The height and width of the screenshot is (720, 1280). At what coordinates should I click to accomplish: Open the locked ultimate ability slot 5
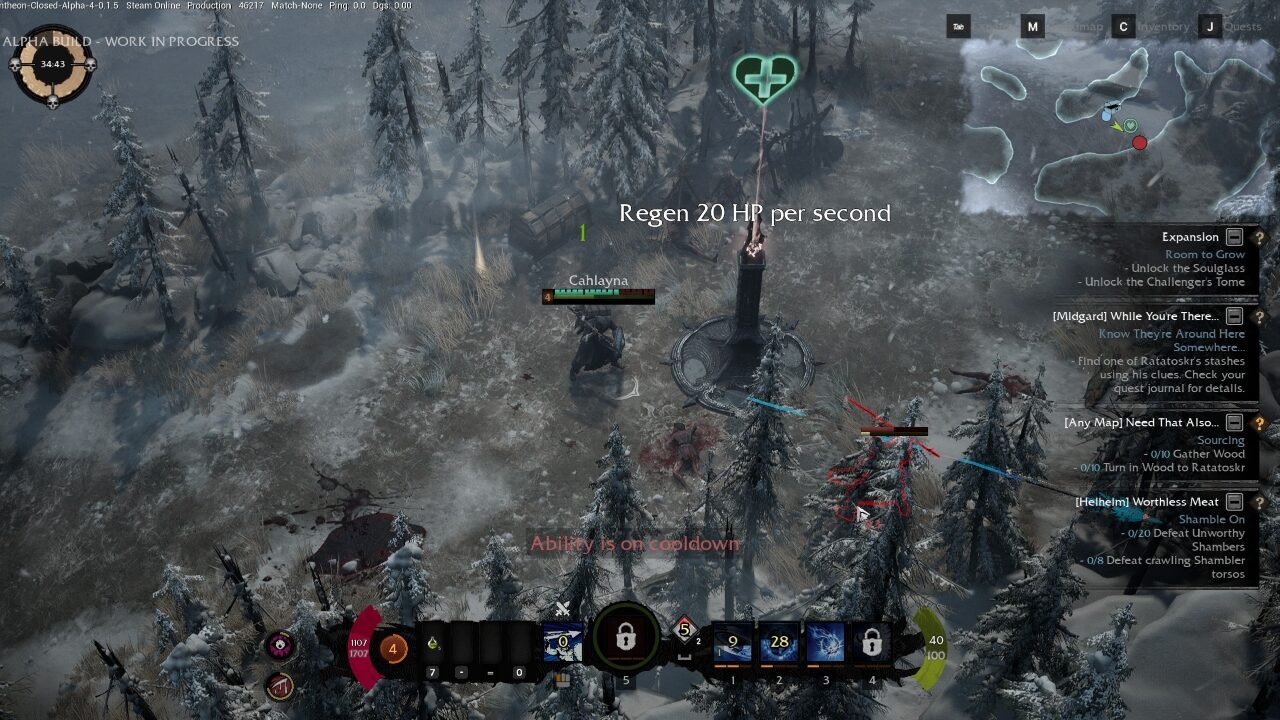point(624,638)
